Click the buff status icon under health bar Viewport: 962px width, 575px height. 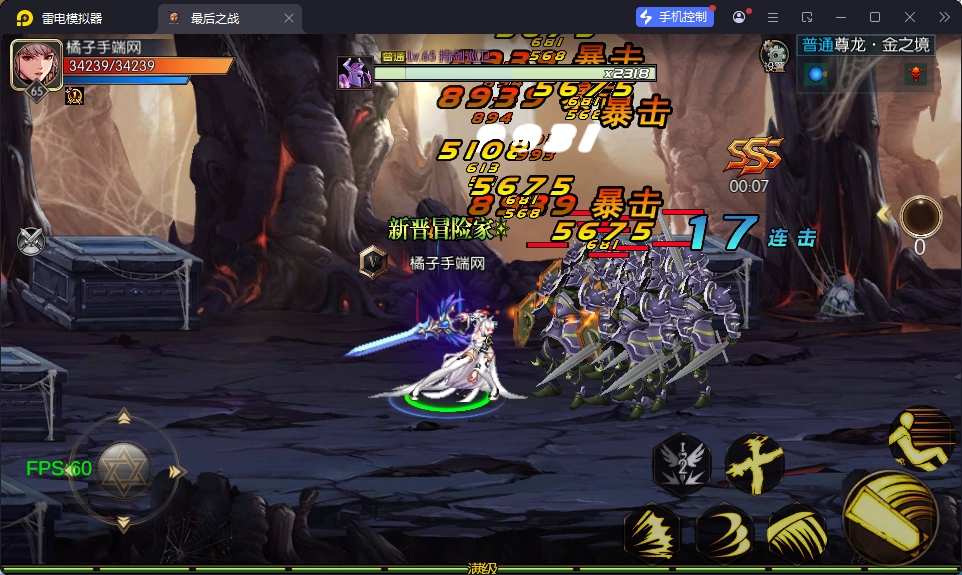[74, 96]
